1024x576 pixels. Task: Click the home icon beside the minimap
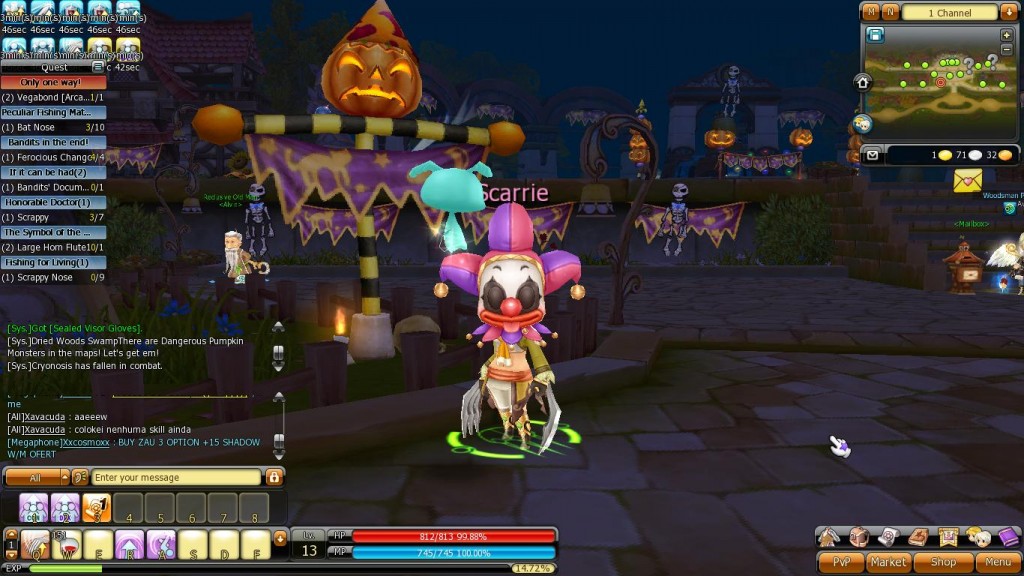coord(863,82)
